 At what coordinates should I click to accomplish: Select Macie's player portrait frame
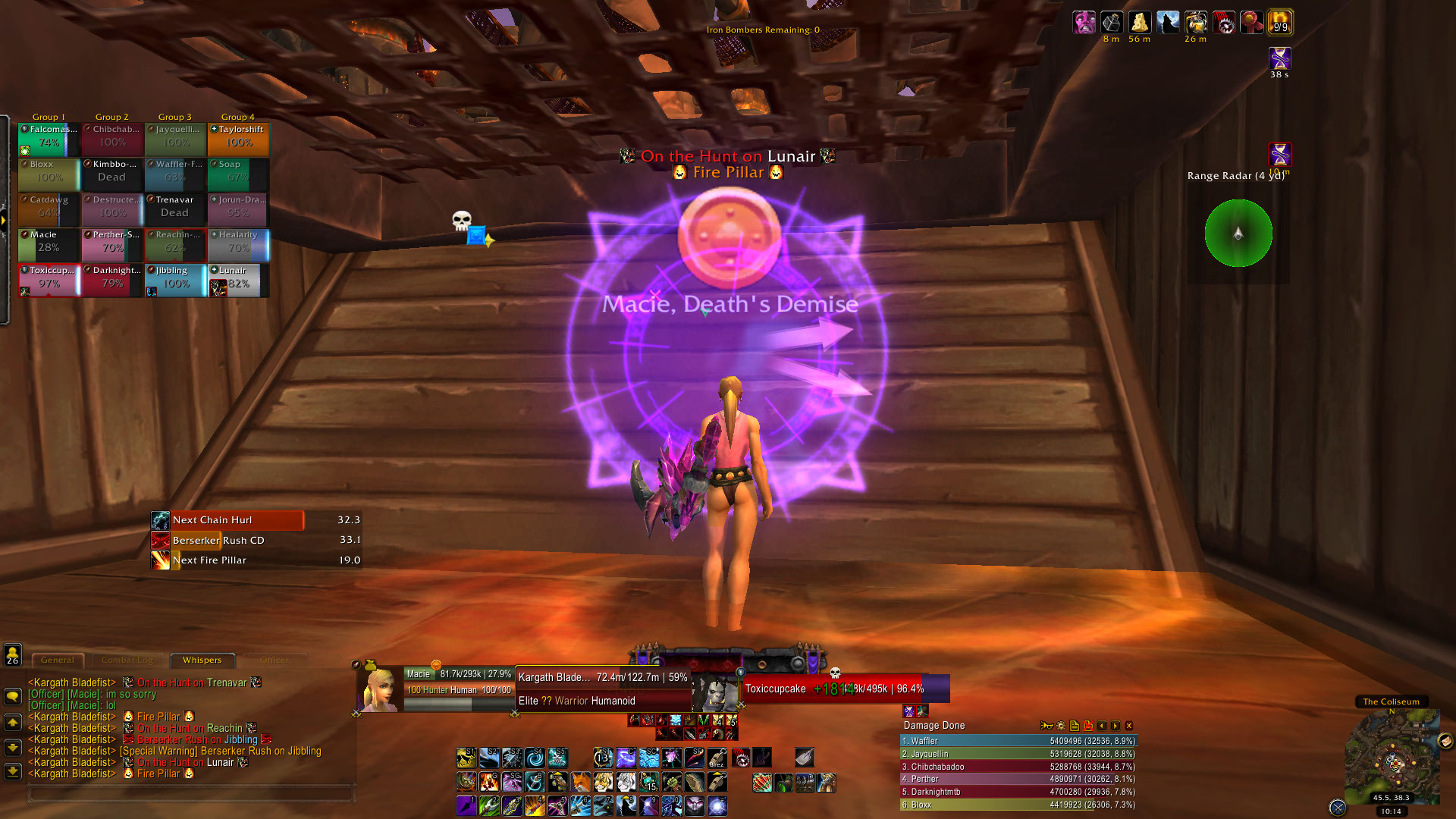[381, 689]
